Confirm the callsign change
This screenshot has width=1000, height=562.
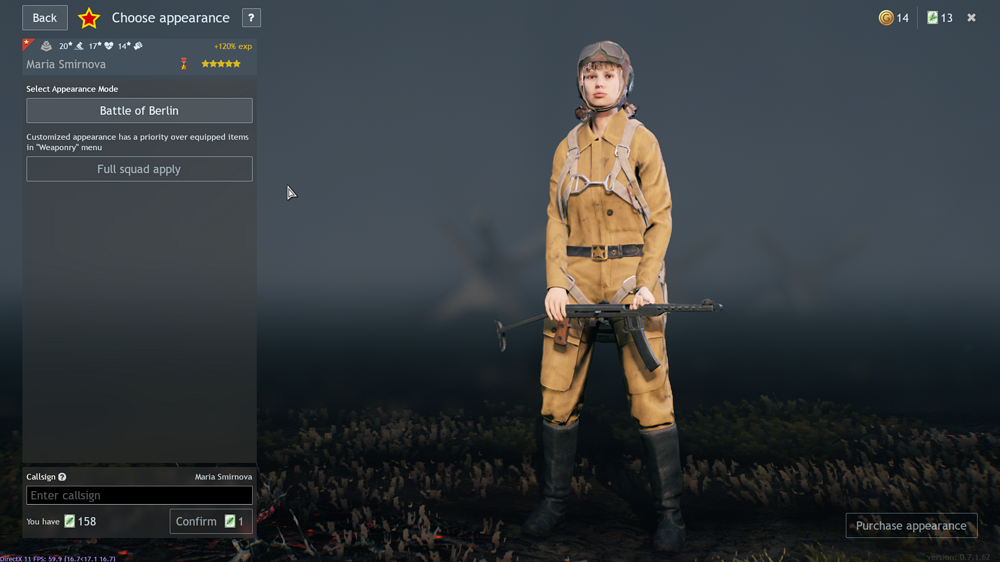click(x=210, y=521)
